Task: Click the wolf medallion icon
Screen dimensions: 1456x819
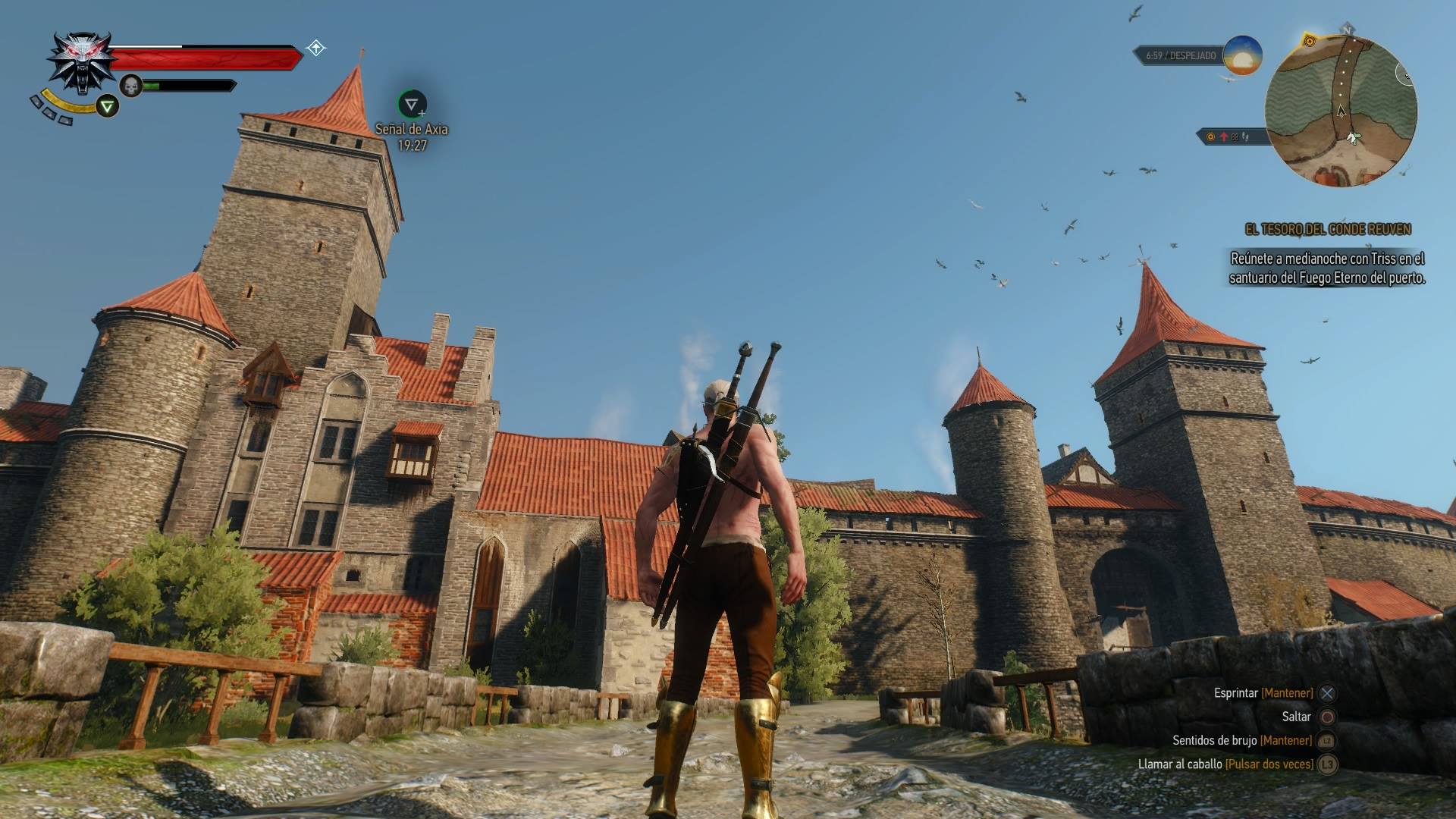Action: (x=81, y=61)
